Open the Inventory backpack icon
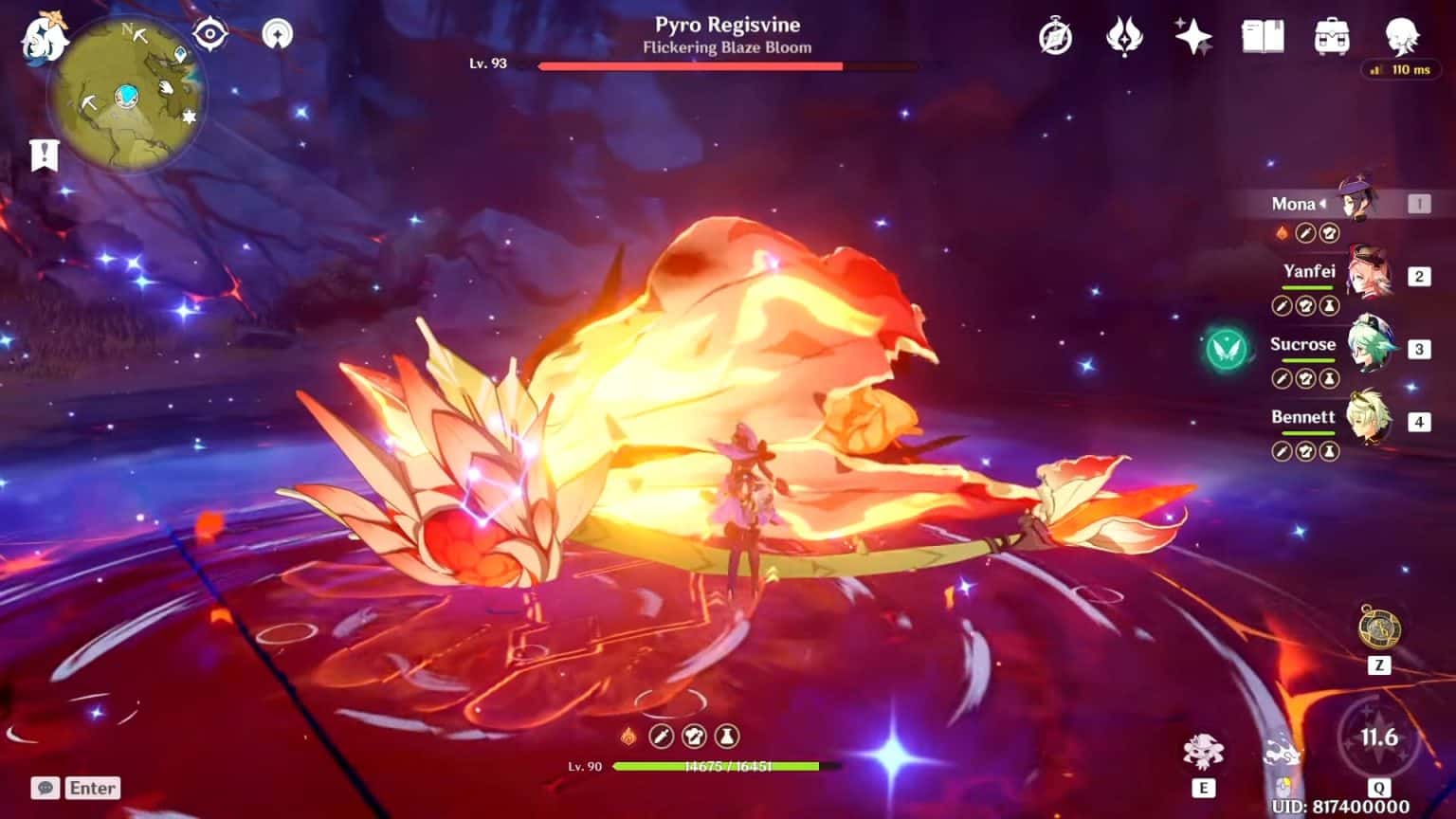Screen dimensions: 1456x819 1332,38
